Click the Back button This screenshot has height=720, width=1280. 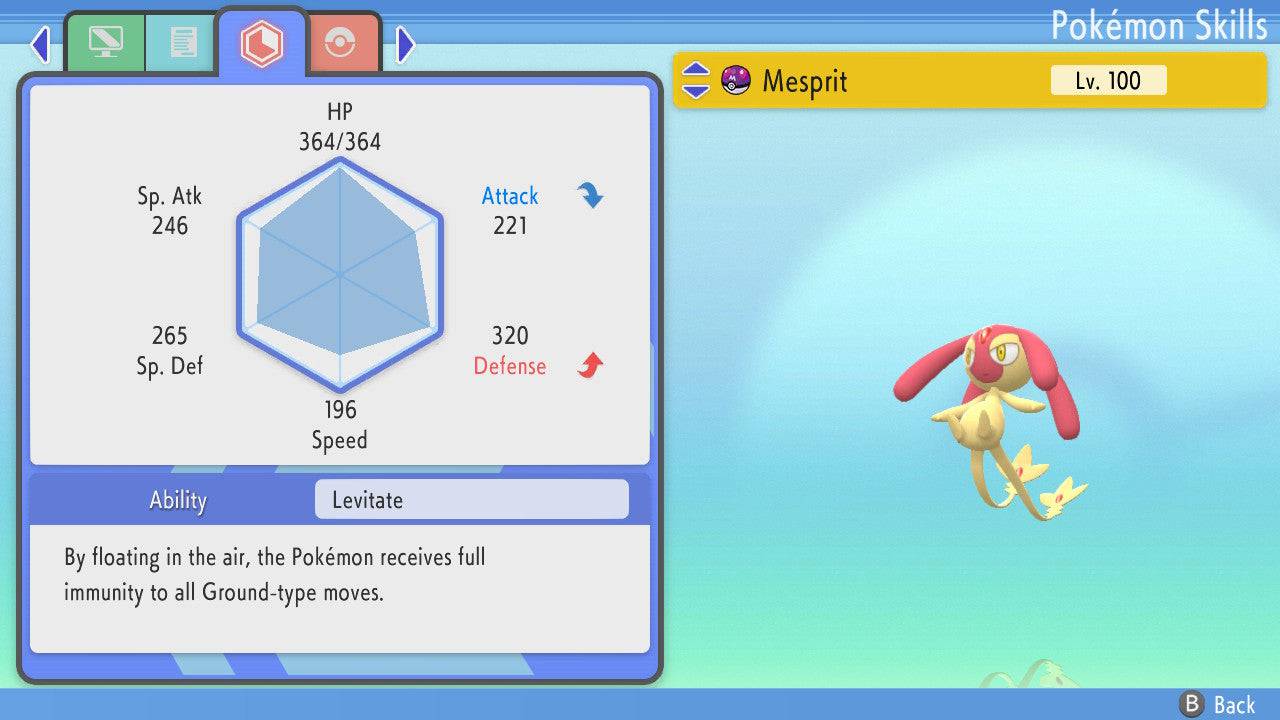[x=1218, y=704]
